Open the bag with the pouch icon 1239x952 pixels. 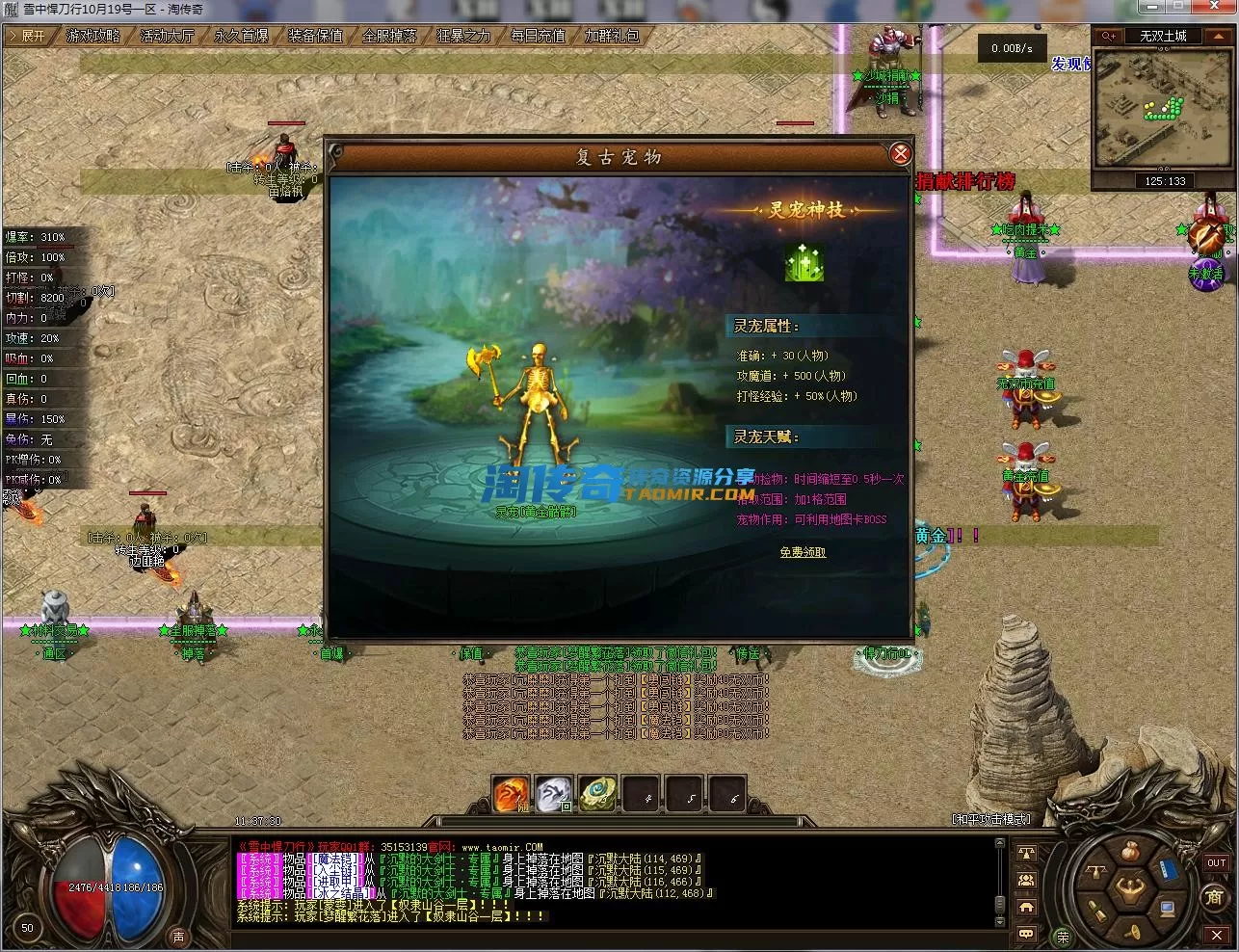1130,852
